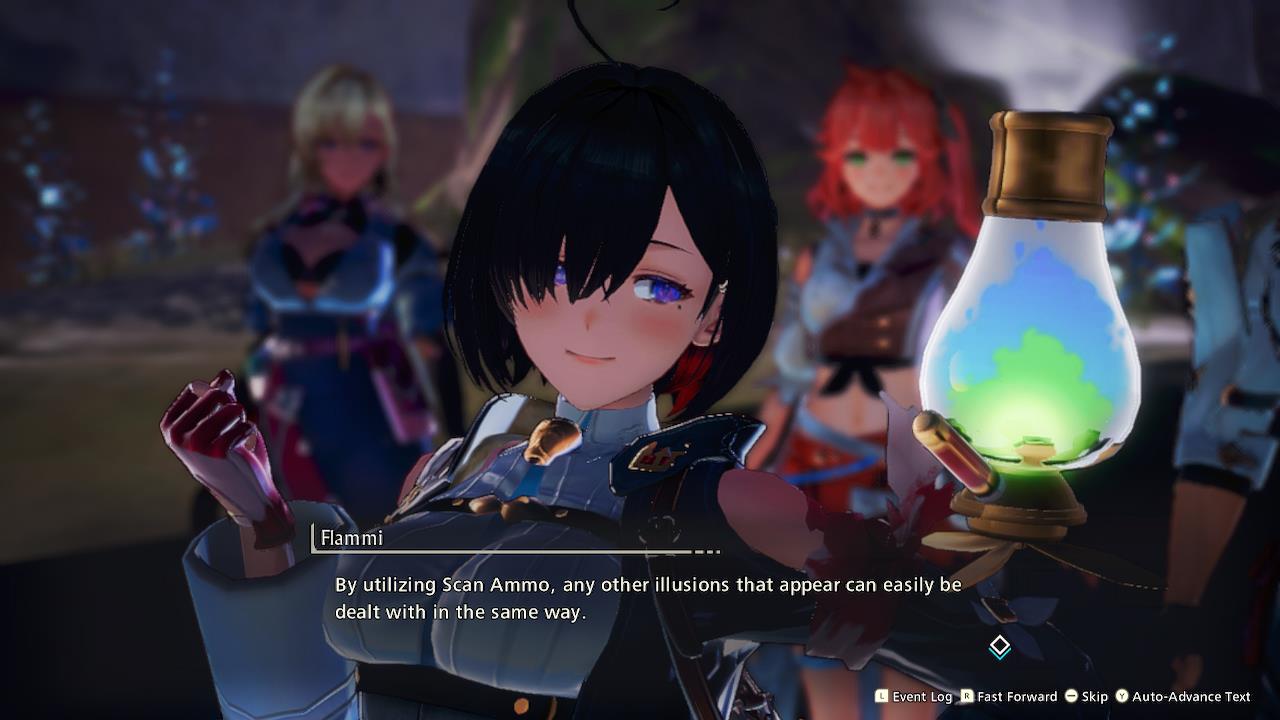Click the R button prompt icon

coord(966,697)
